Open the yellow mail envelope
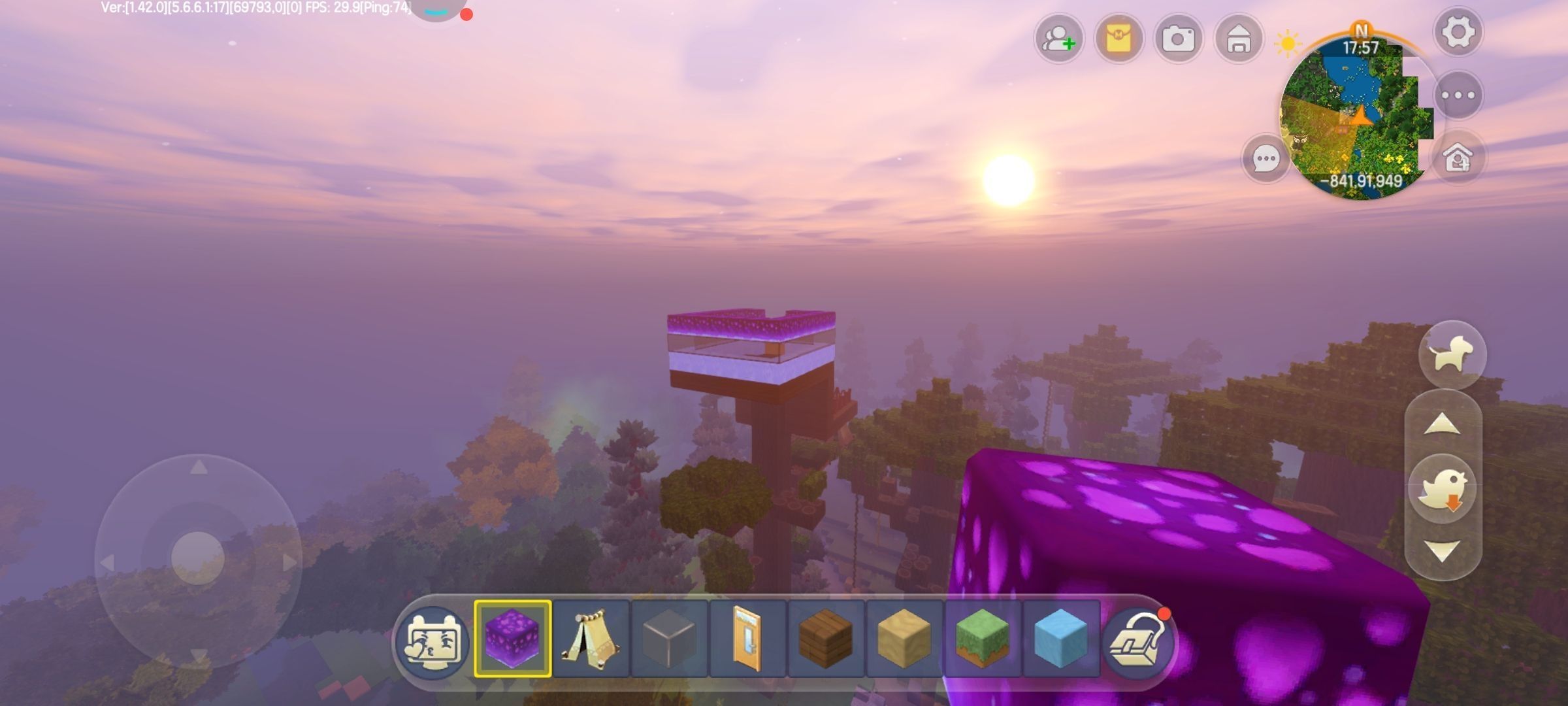This screenshot has height=706, width=1568. pyautogui.click(x=1119, y=39)
